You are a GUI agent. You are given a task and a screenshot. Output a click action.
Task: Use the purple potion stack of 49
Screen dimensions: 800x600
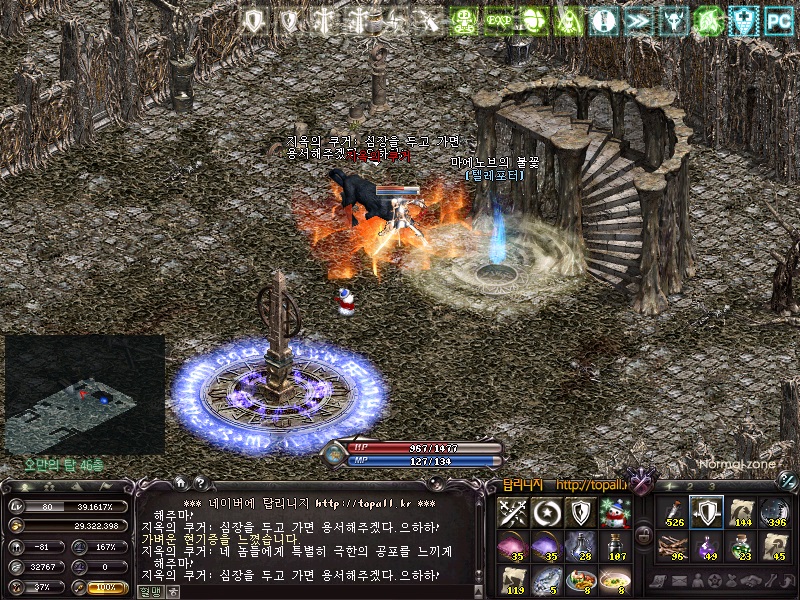point(707,546)
